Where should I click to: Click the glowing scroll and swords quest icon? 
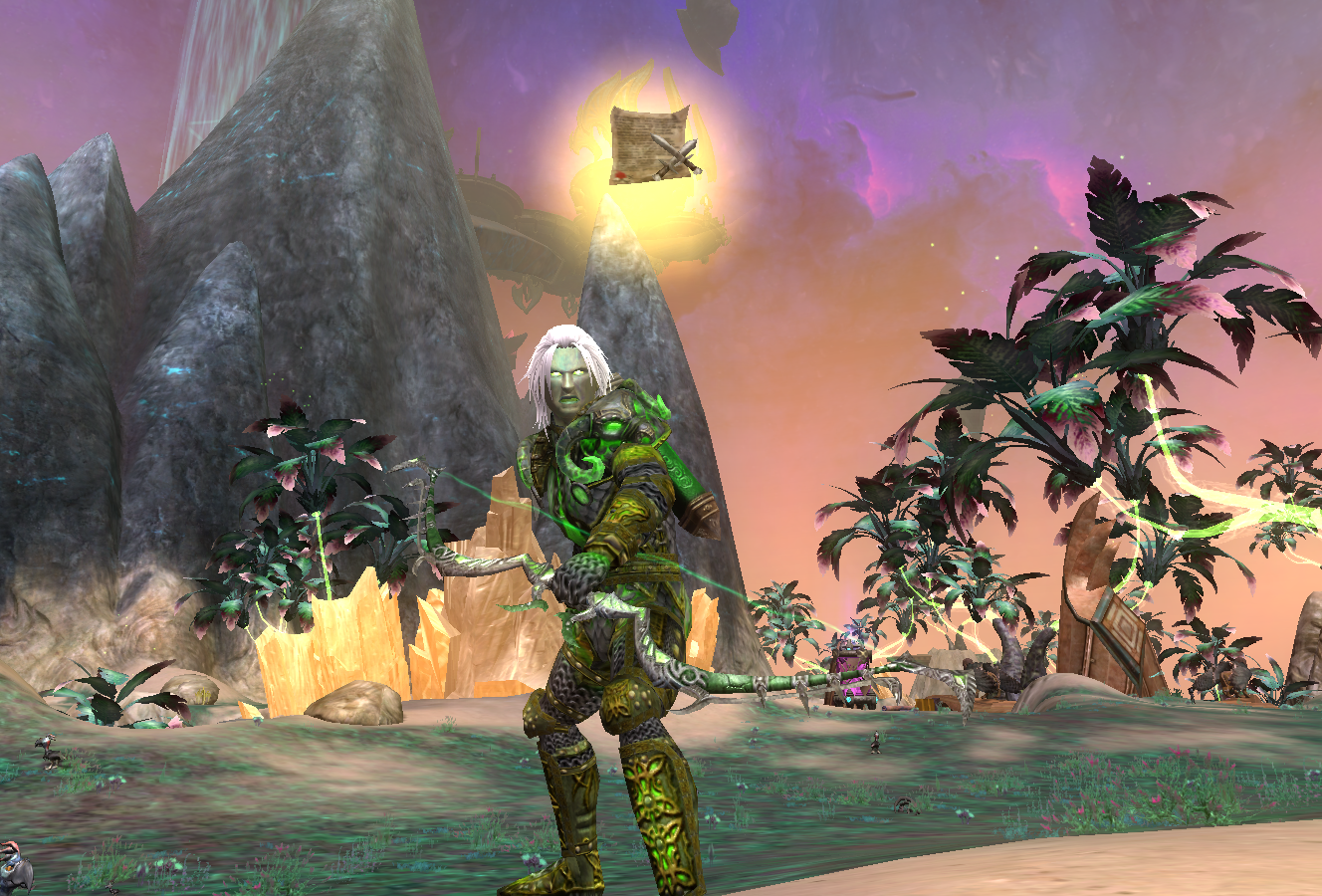pos(654,143)
